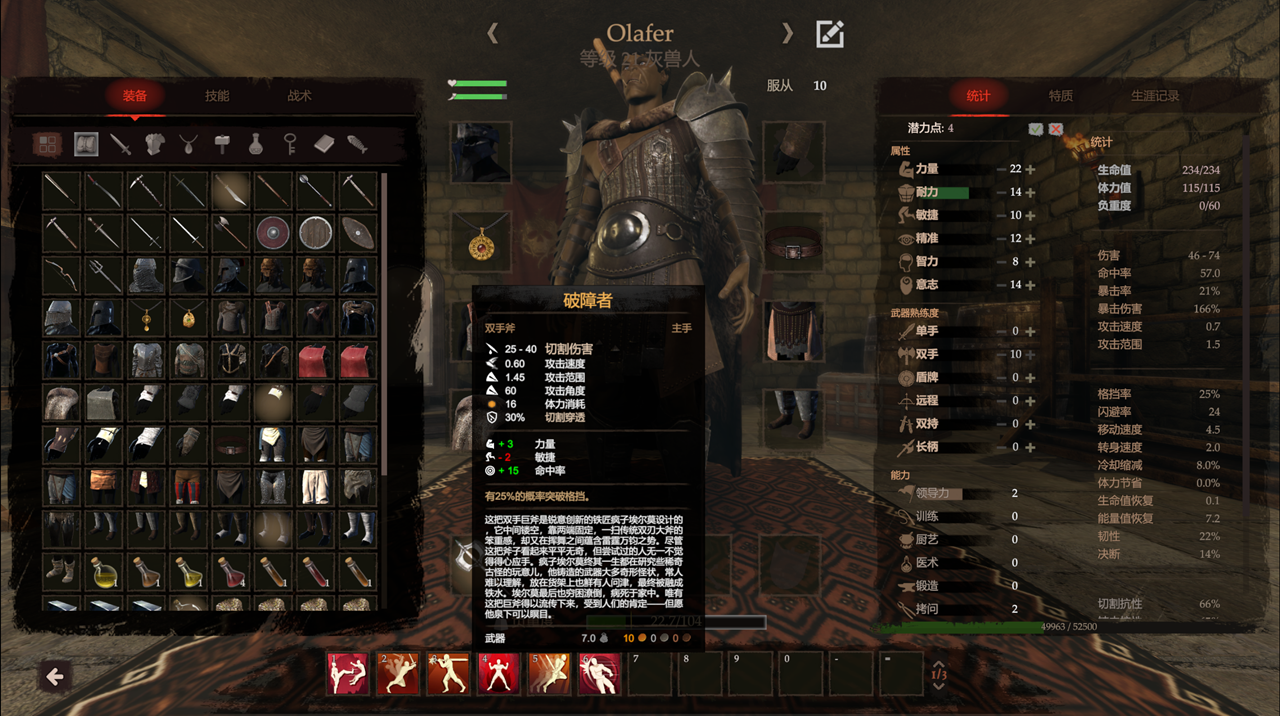Open the 生涯记录 career record tab

pyautogui.click(x=1155, y=96)
